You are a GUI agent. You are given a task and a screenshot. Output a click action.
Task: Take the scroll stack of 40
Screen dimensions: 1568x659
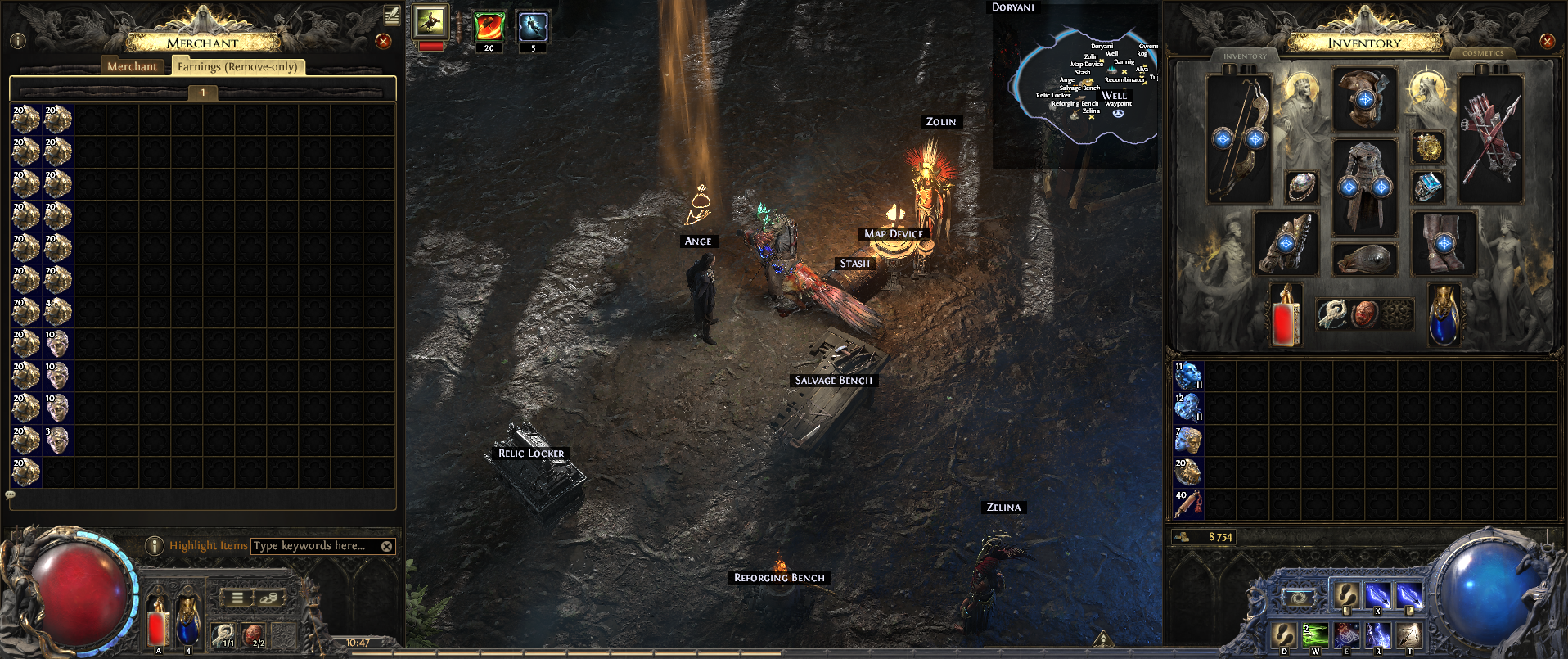click(1187, 504)
